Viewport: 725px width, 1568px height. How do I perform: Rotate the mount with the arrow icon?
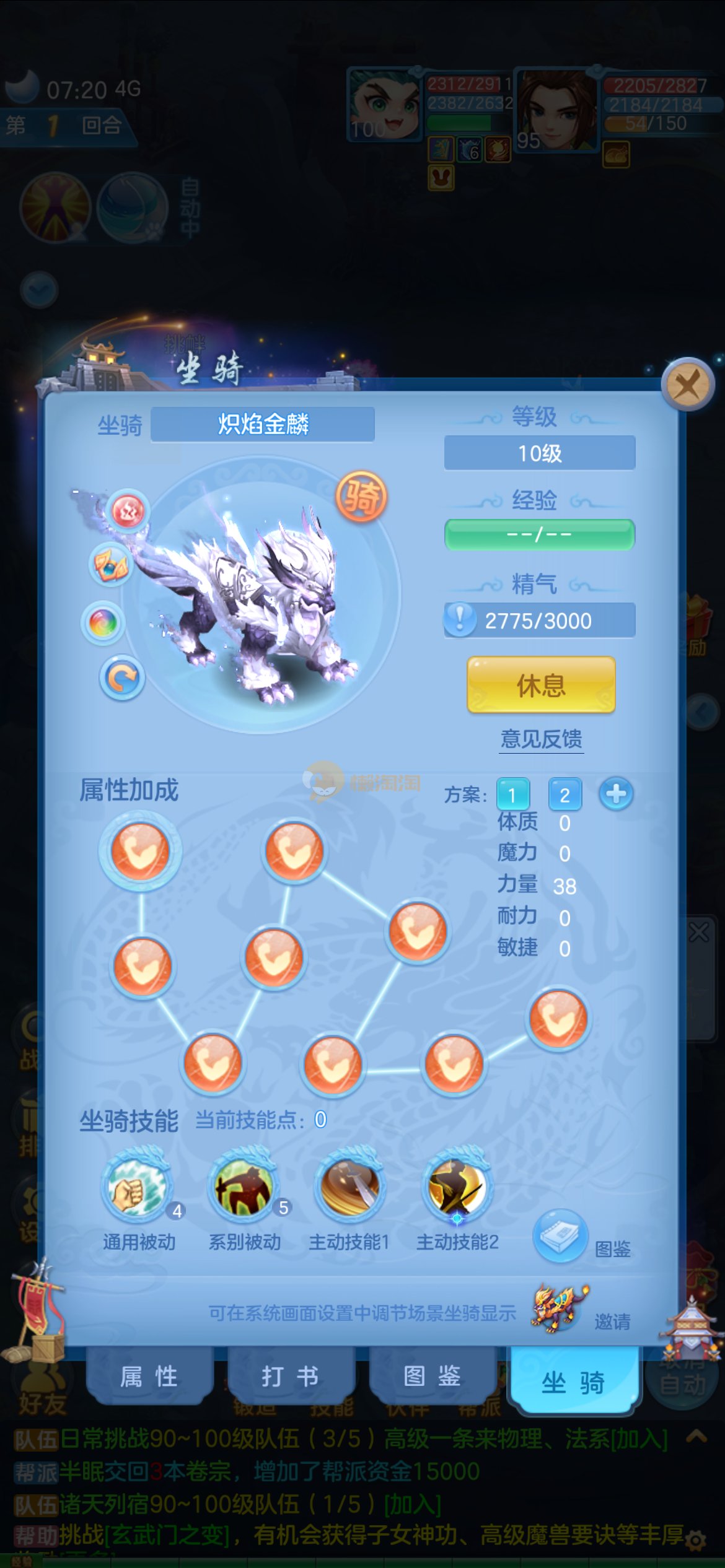click(x=122, y=678)
